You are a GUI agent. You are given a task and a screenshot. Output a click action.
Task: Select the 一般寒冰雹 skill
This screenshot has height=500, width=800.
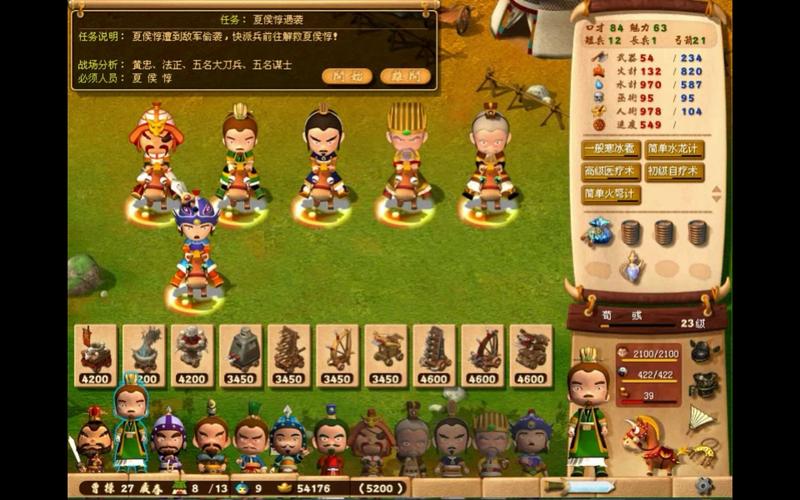click(611, 149)
